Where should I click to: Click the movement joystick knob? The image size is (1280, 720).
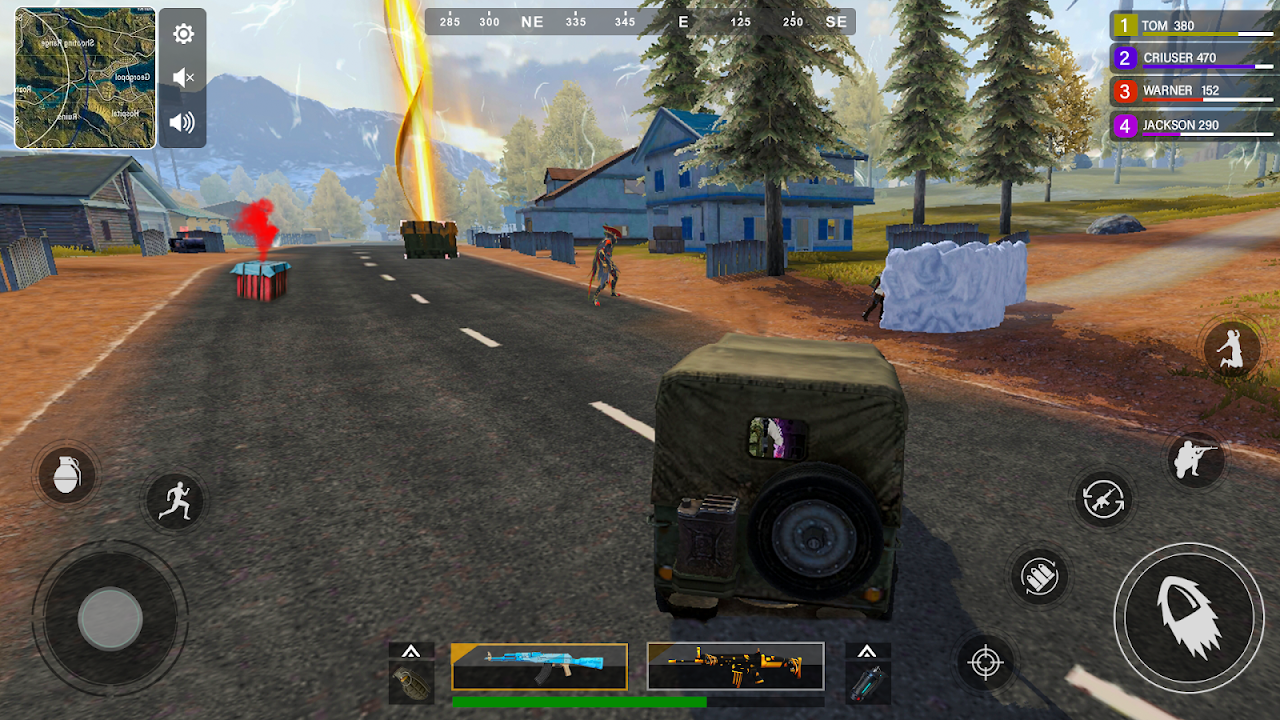tap(110, 618)
